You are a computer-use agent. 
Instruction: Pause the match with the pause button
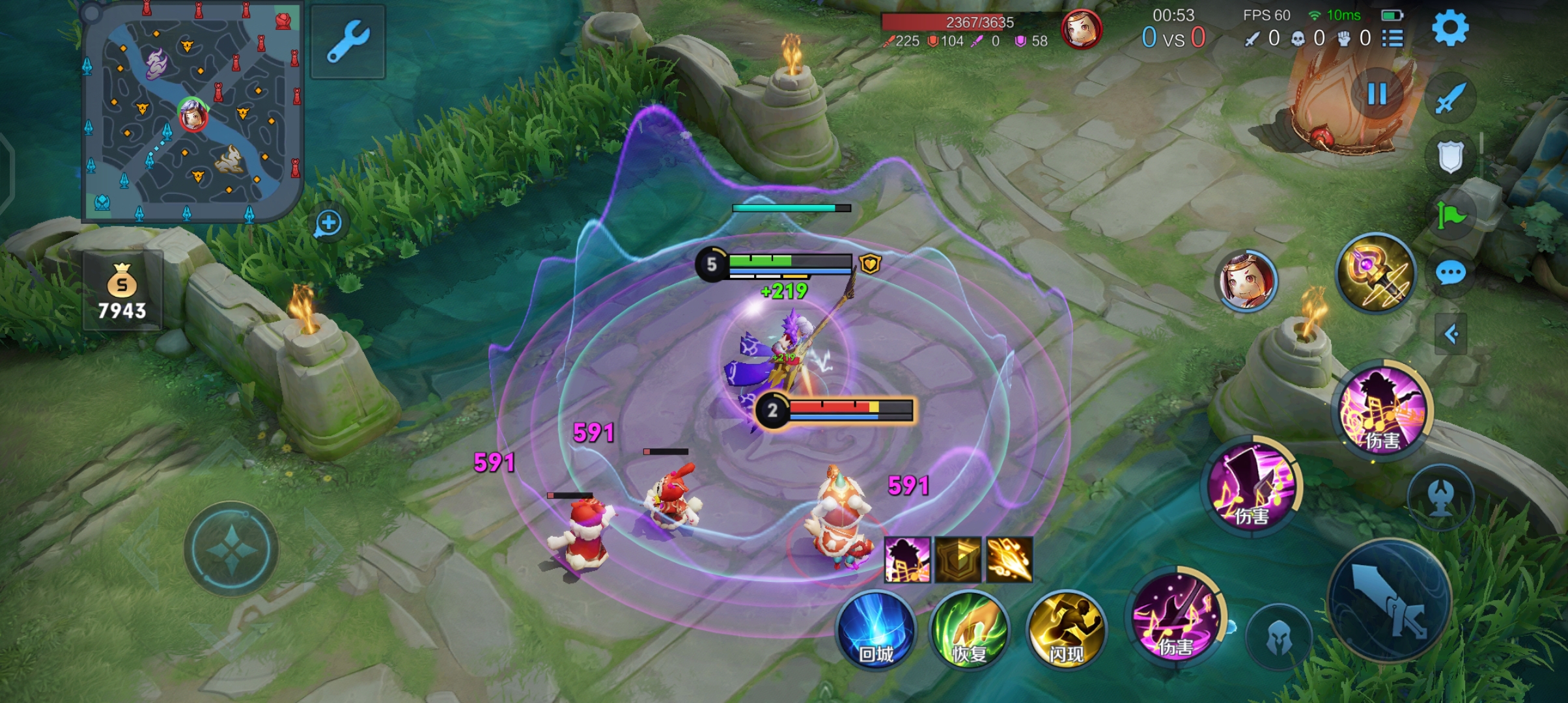(1377, 94)
